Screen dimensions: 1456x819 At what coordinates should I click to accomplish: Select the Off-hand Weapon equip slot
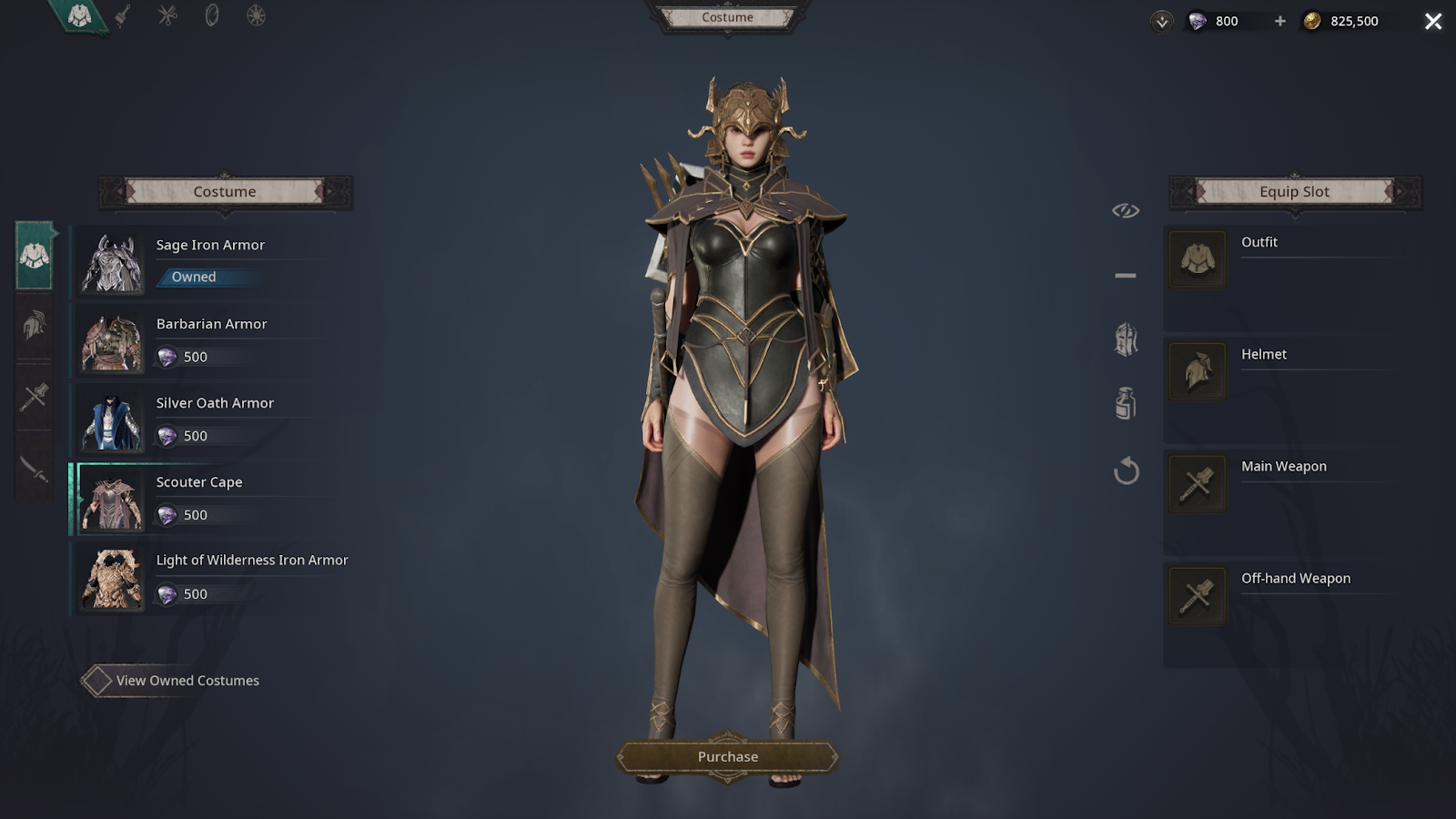coord(1197,595)
